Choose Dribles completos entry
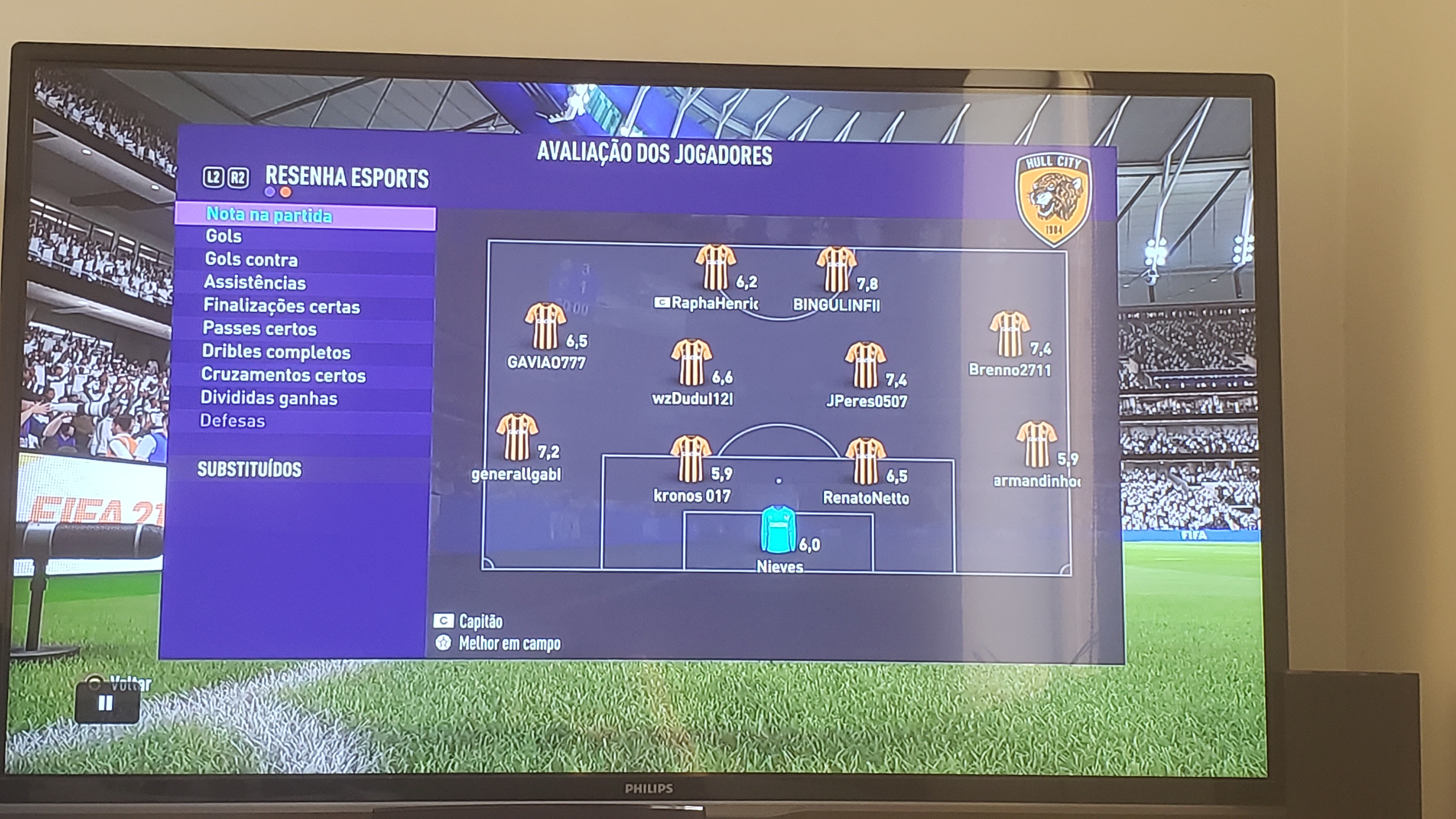 pyautogui.click(x=276, y=352)
